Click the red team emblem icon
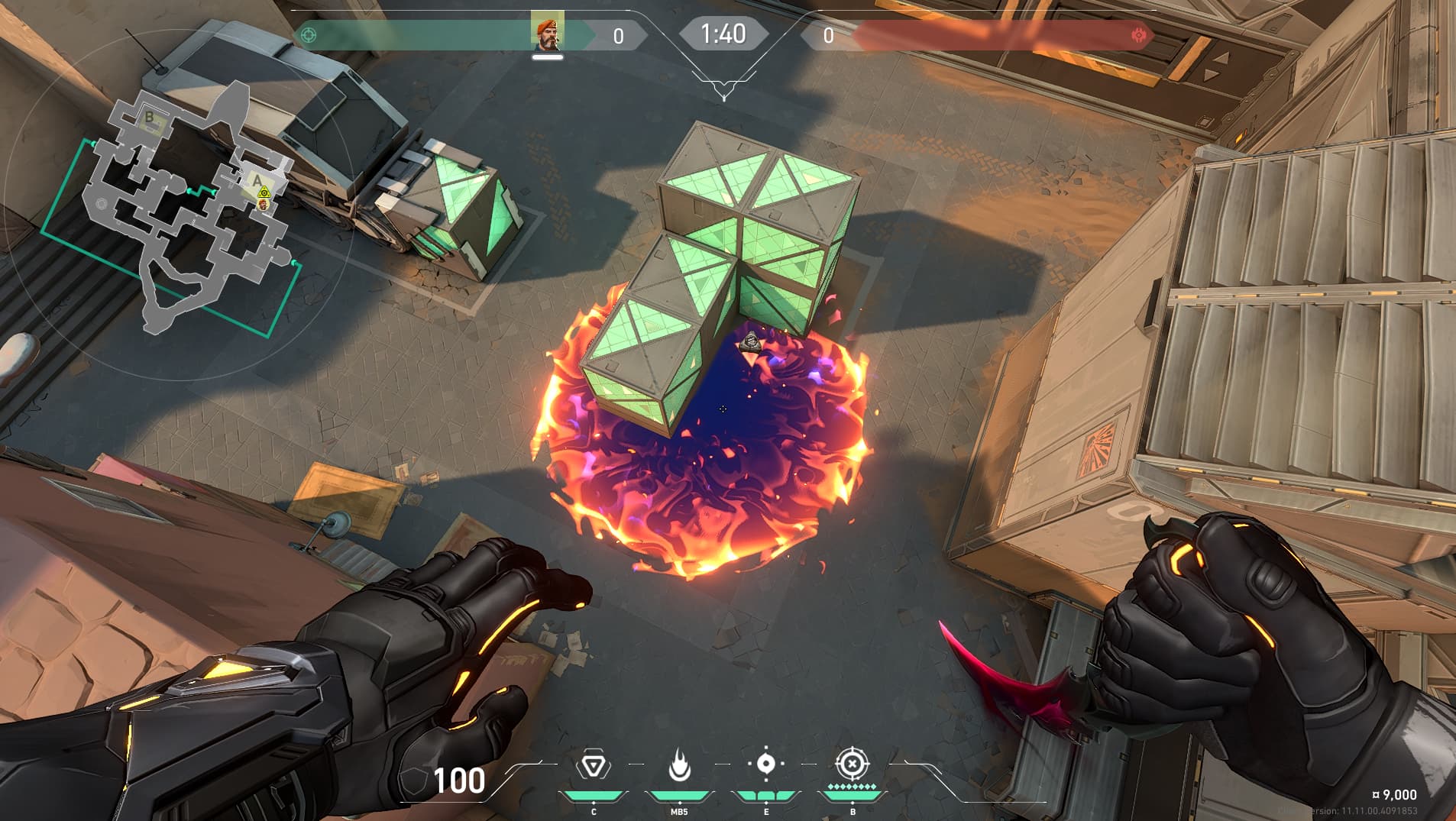This screenshot has height=821, width=1456. [x=1139, y=35]
